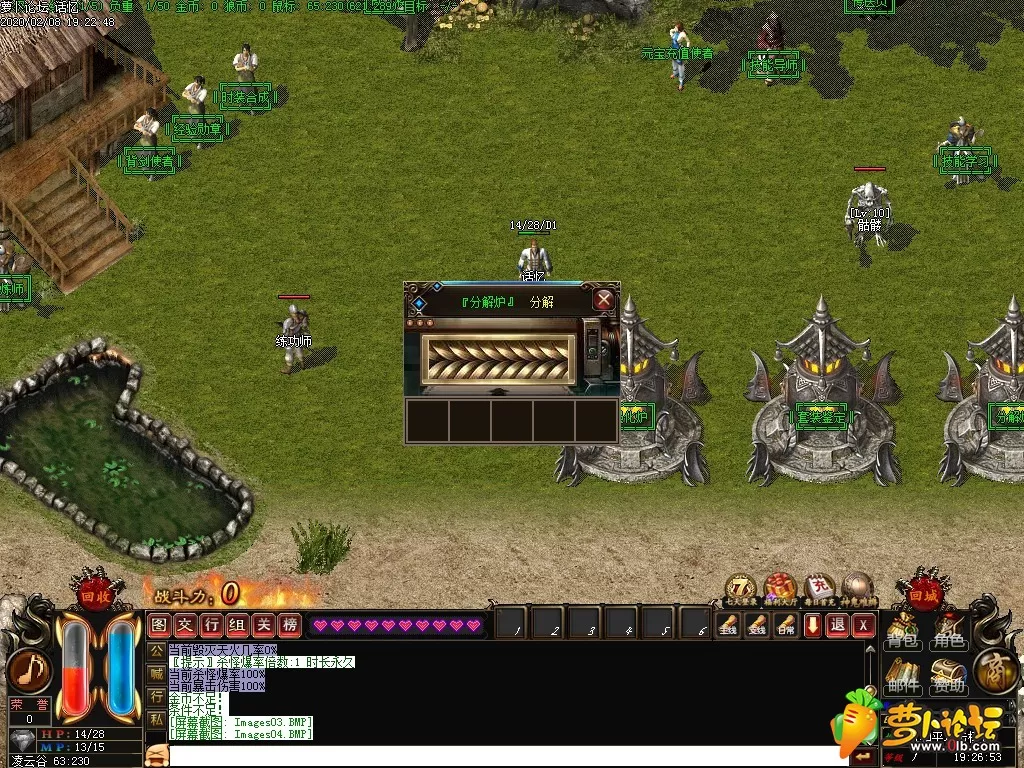Open the 每日首充 daily recharge icon

pyautogui.click(x=819, y=588)
